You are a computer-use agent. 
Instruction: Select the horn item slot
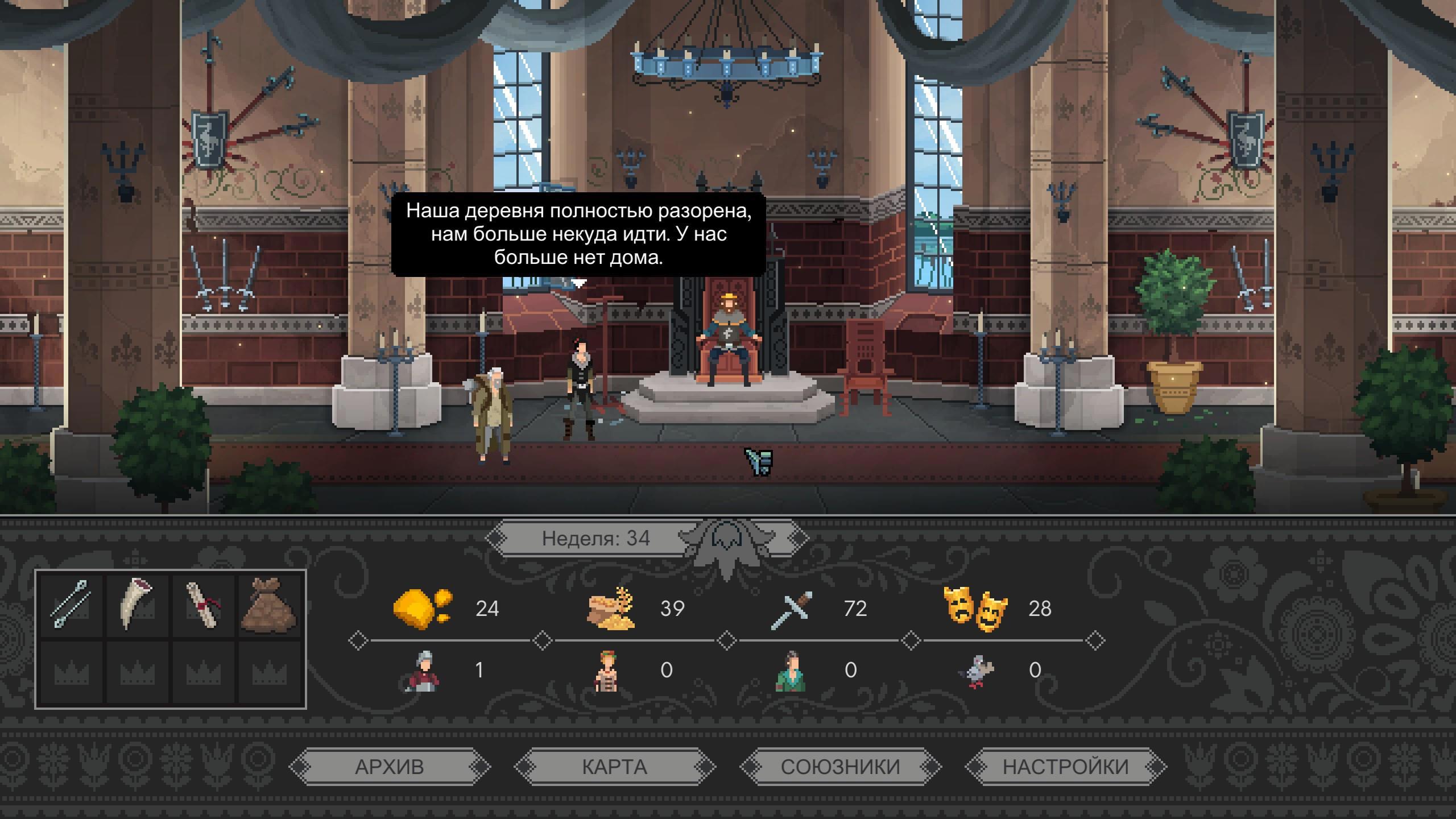(x=136, y=604)
